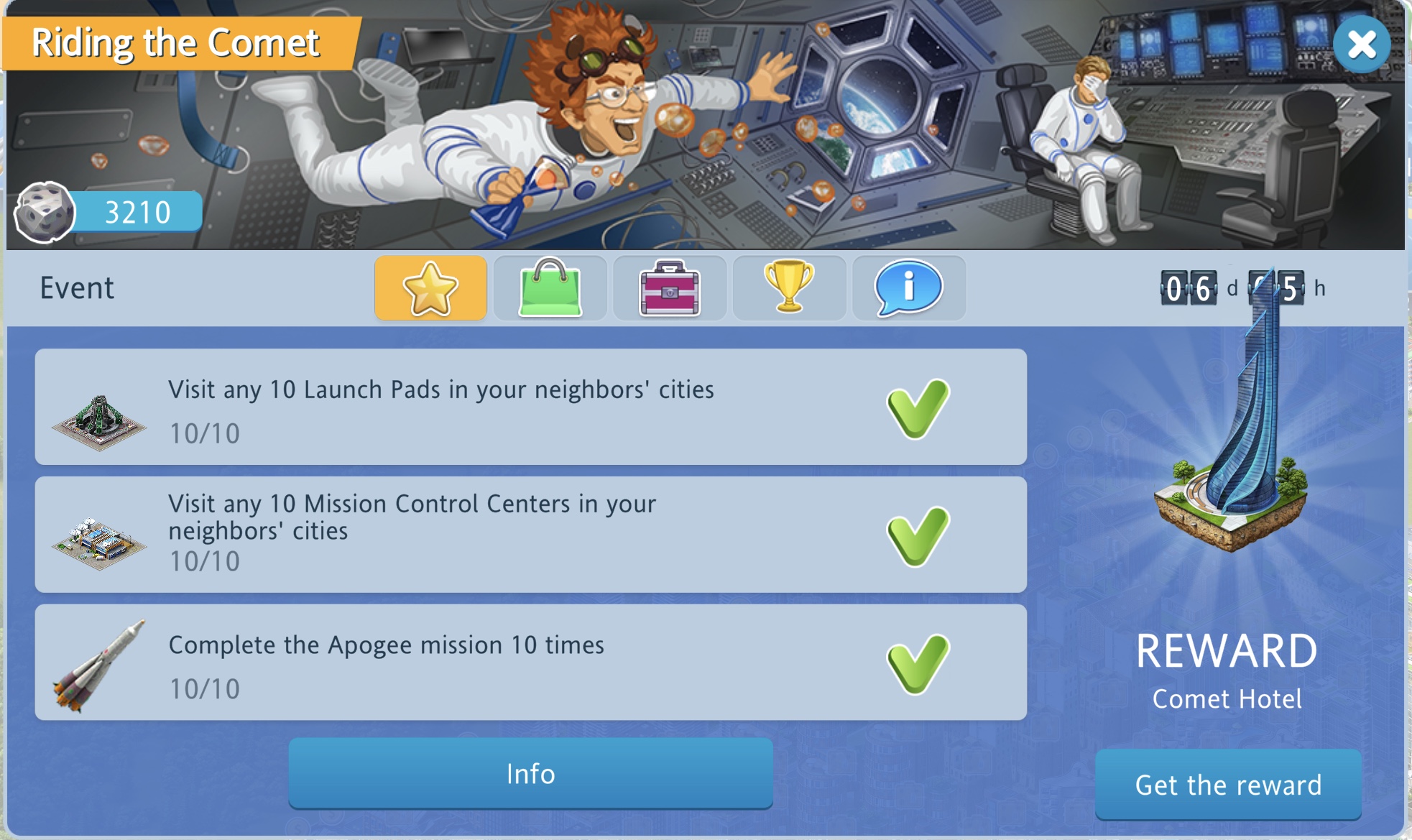Claim prize with Get the reward
This screenshot has width=1412, height=840.
tap(1228, 785)
